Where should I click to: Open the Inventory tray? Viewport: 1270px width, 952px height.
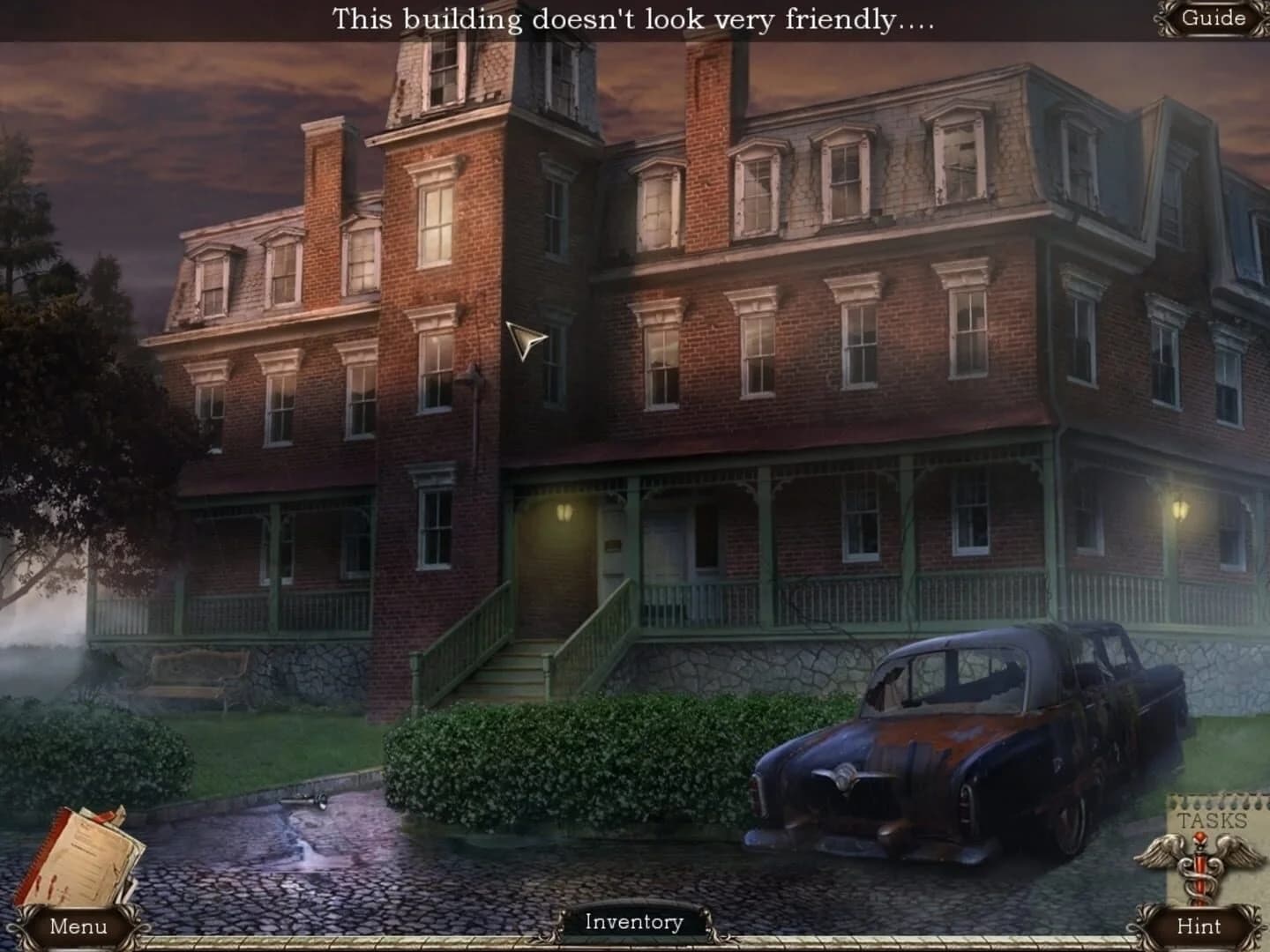[633, 922]
